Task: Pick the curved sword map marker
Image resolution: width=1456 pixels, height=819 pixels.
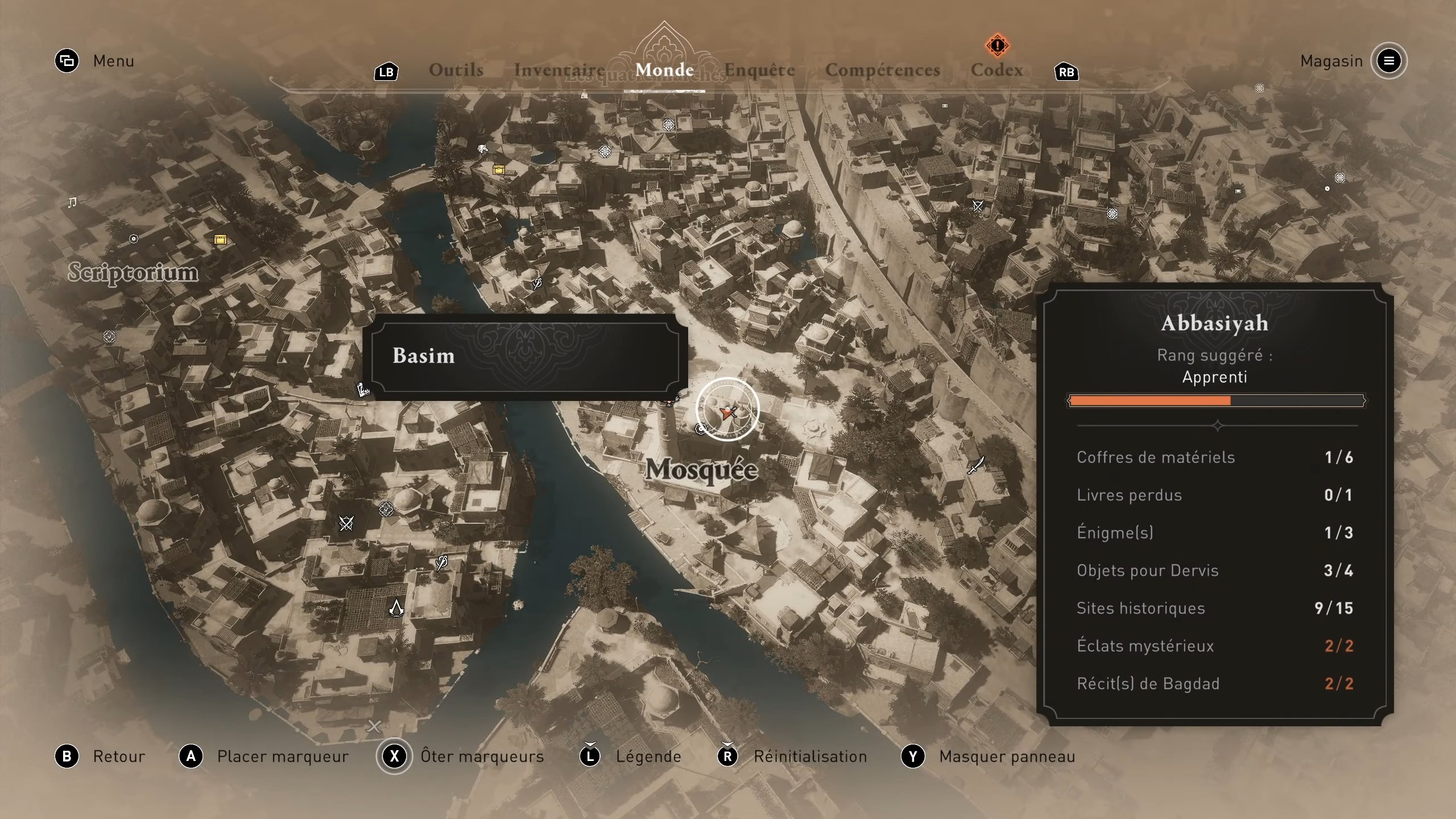Action: click(x=976, y=465)
